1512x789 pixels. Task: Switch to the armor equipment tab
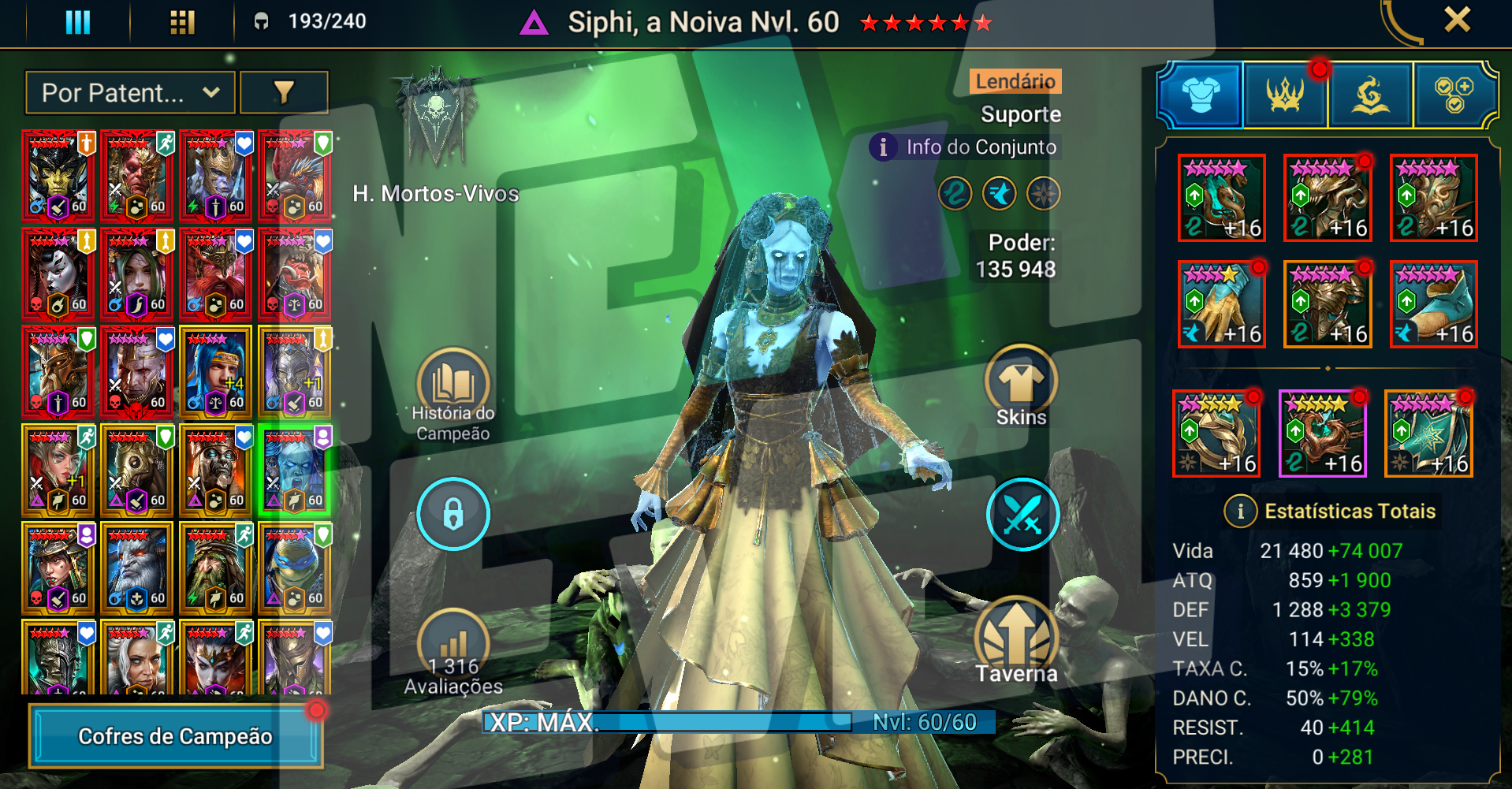point(1201,95)
